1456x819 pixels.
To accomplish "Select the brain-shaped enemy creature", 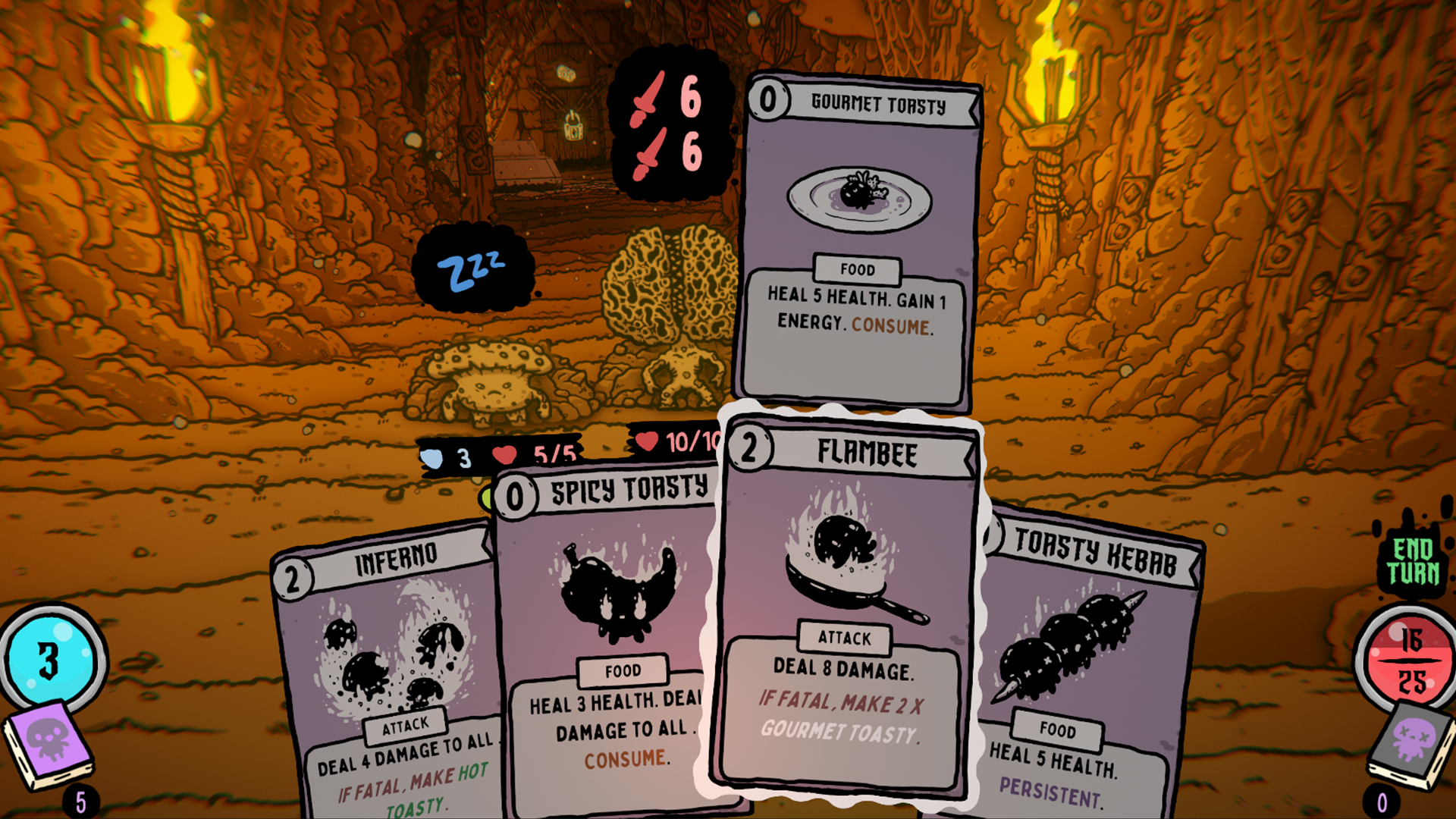I will coord(667,303).
